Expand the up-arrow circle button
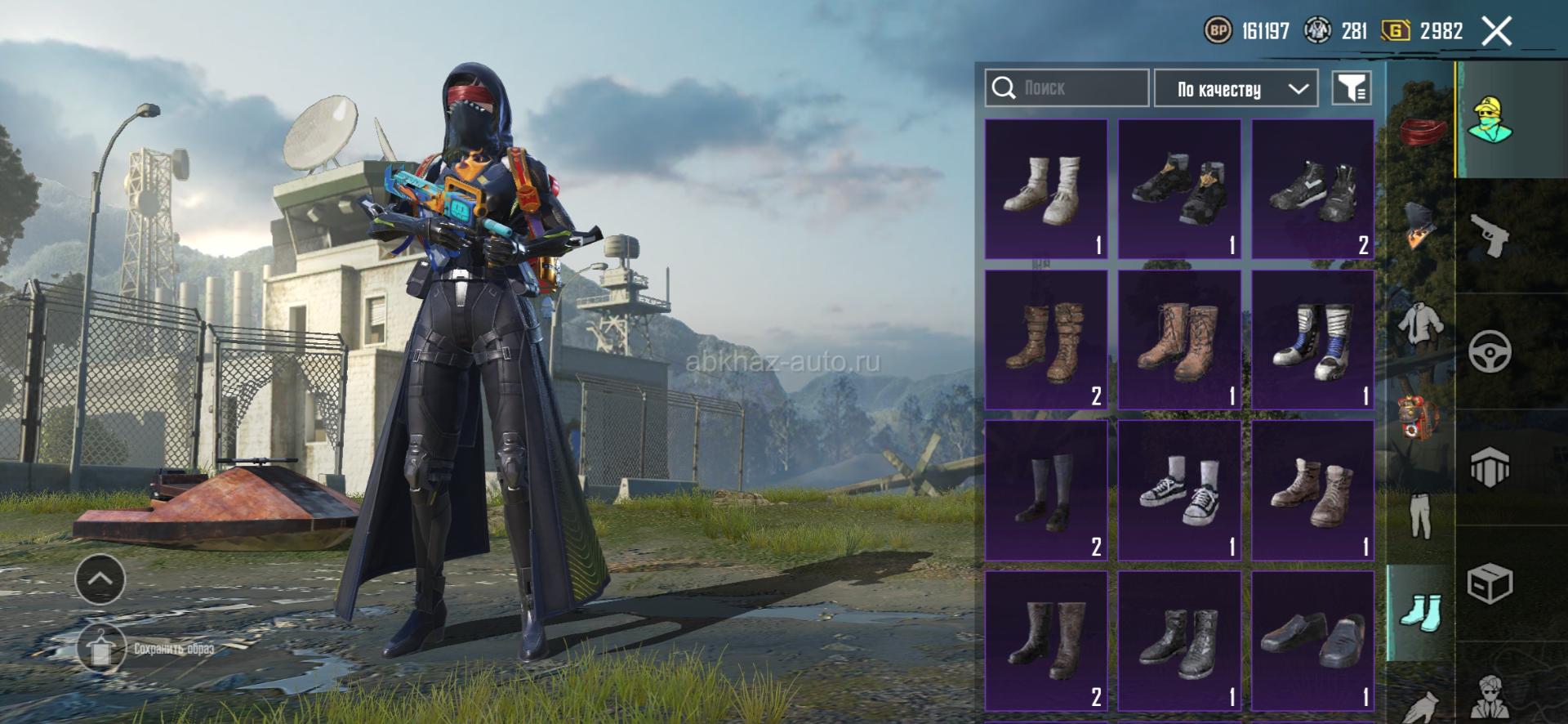Image resolution: width=1568 pixels, height=724 pixels. 100,579
